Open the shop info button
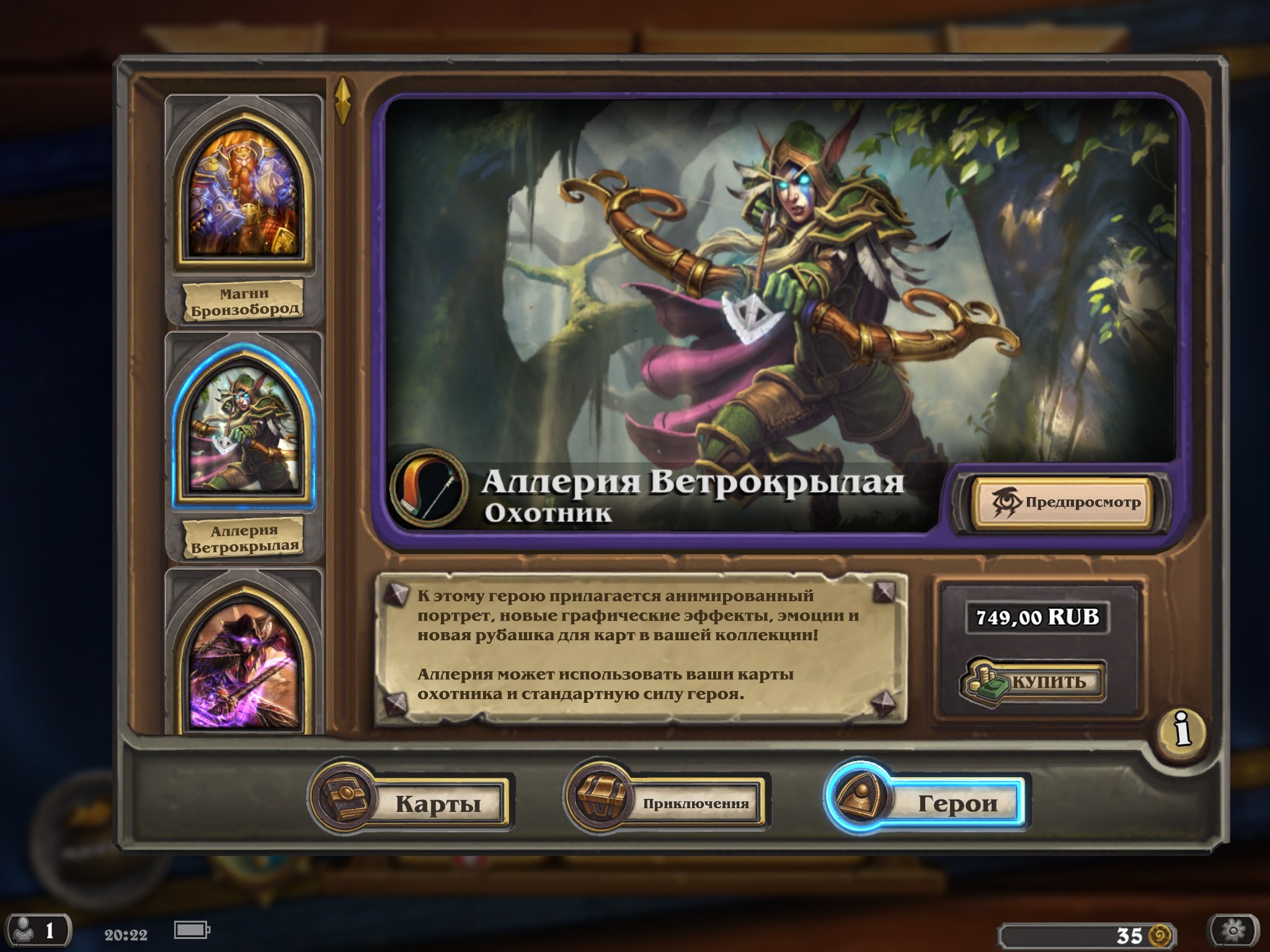1270x952 pixels. [1183, 730]
